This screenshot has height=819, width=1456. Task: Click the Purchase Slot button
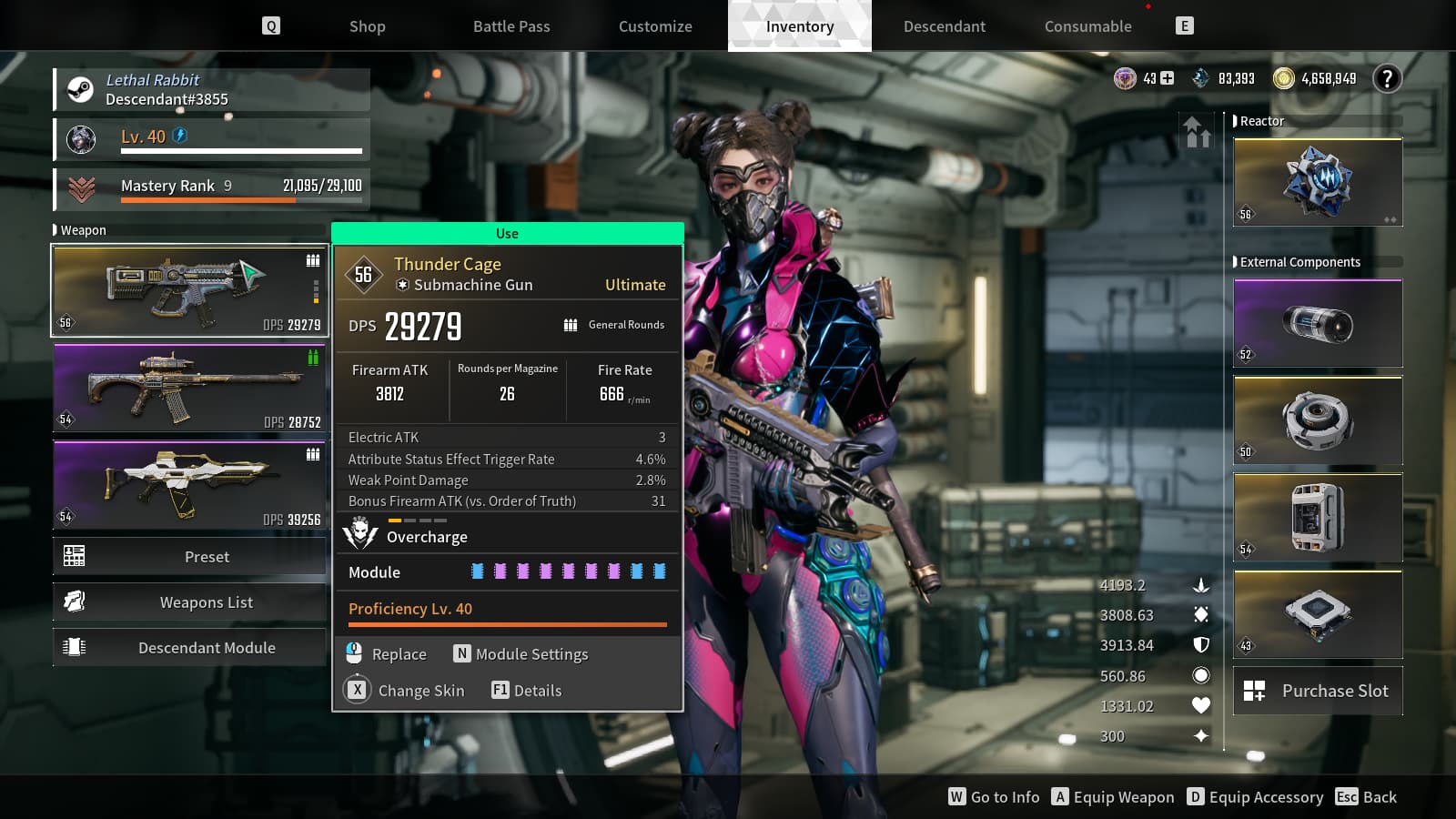pyautogui.click(x=1317, y=691)
